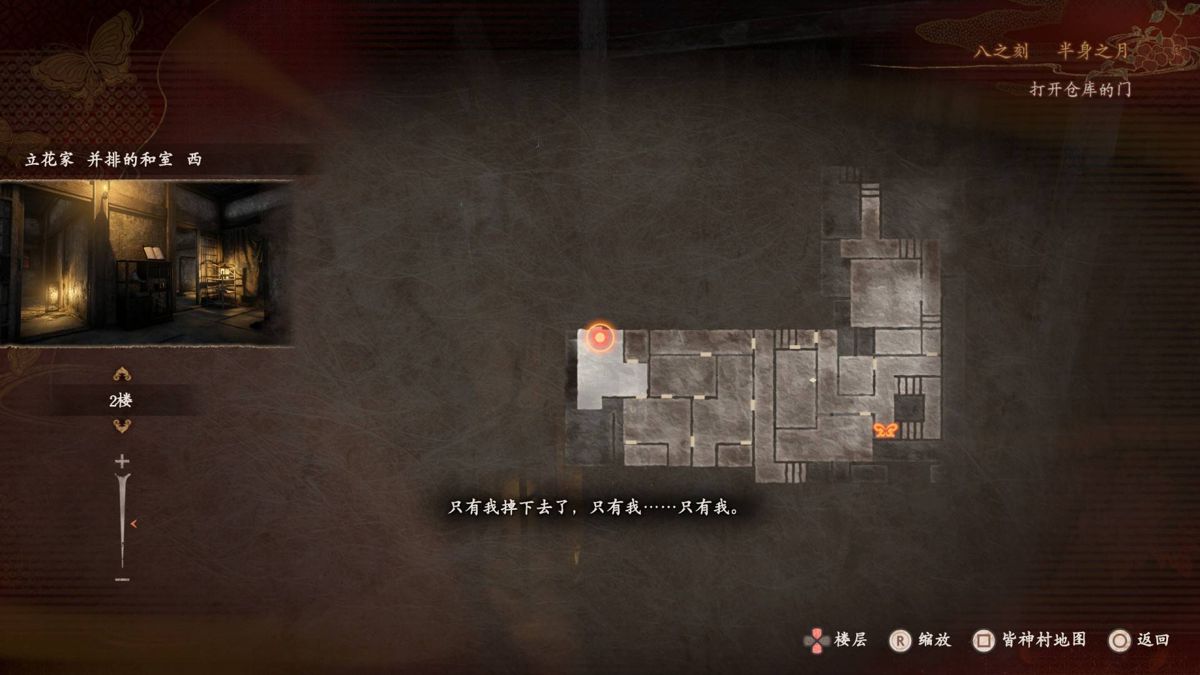Screen dimensions: 1200x675
Task: Click the room preview thumbnail
Action: click(x=146, y=262)
